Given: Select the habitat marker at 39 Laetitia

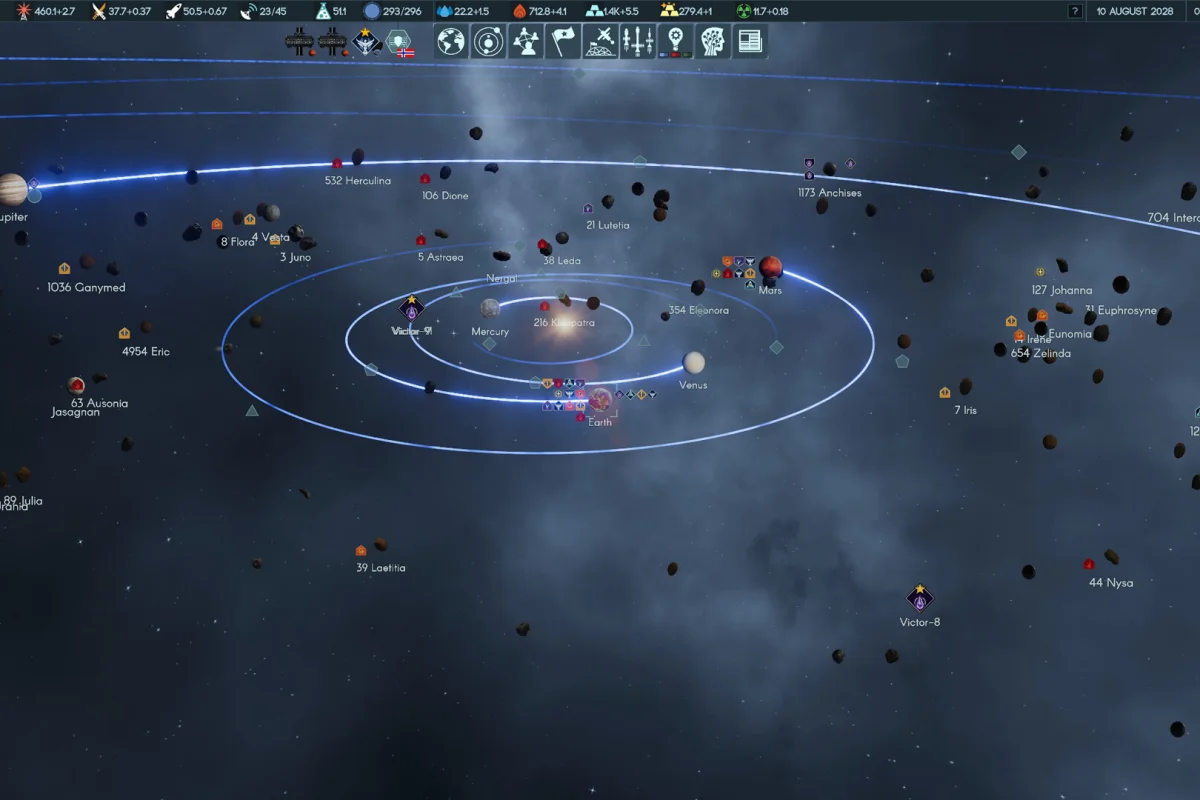Looking at the screenshot, I should coord(361,550).
